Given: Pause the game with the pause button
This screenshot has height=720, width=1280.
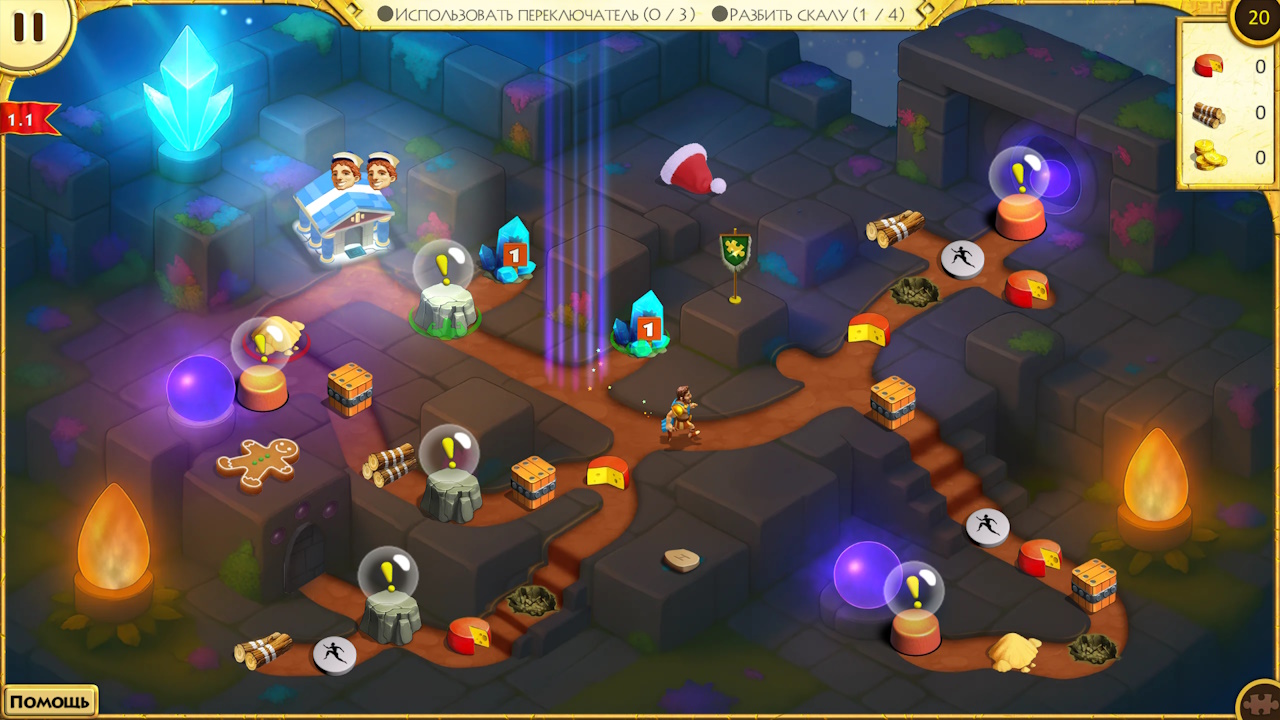Looking at the screenshot, I should 28,27.
